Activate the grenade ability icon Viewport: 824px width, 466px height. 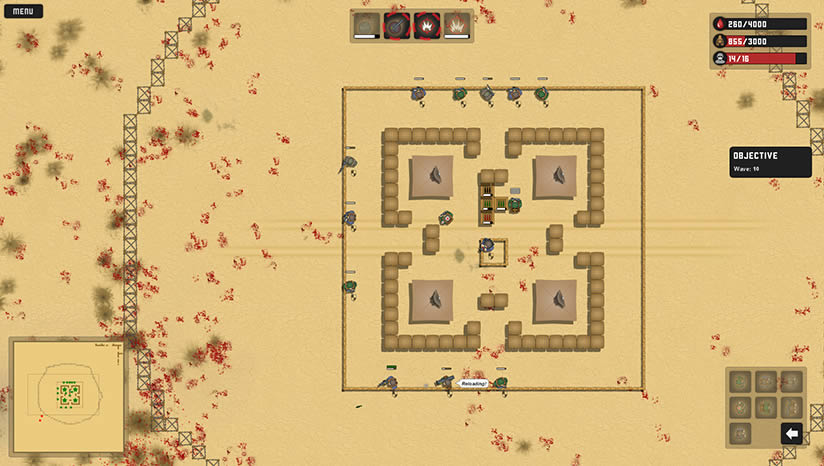click(367, 25)
